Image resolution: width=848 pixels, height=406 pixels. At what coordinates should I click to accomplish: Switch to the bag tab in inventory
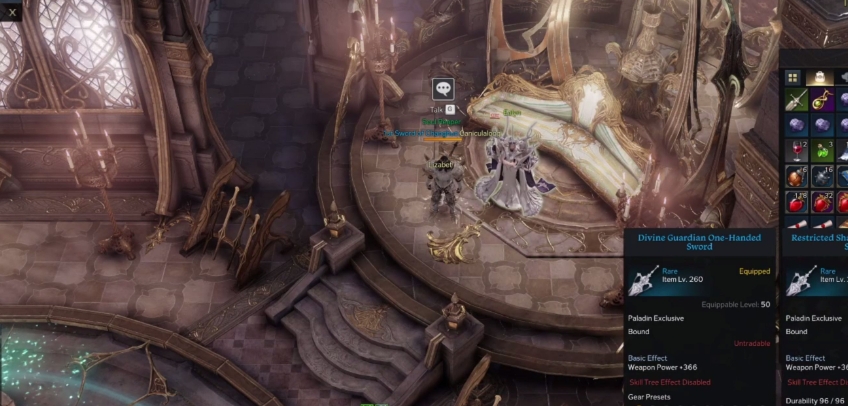(819, 77)
